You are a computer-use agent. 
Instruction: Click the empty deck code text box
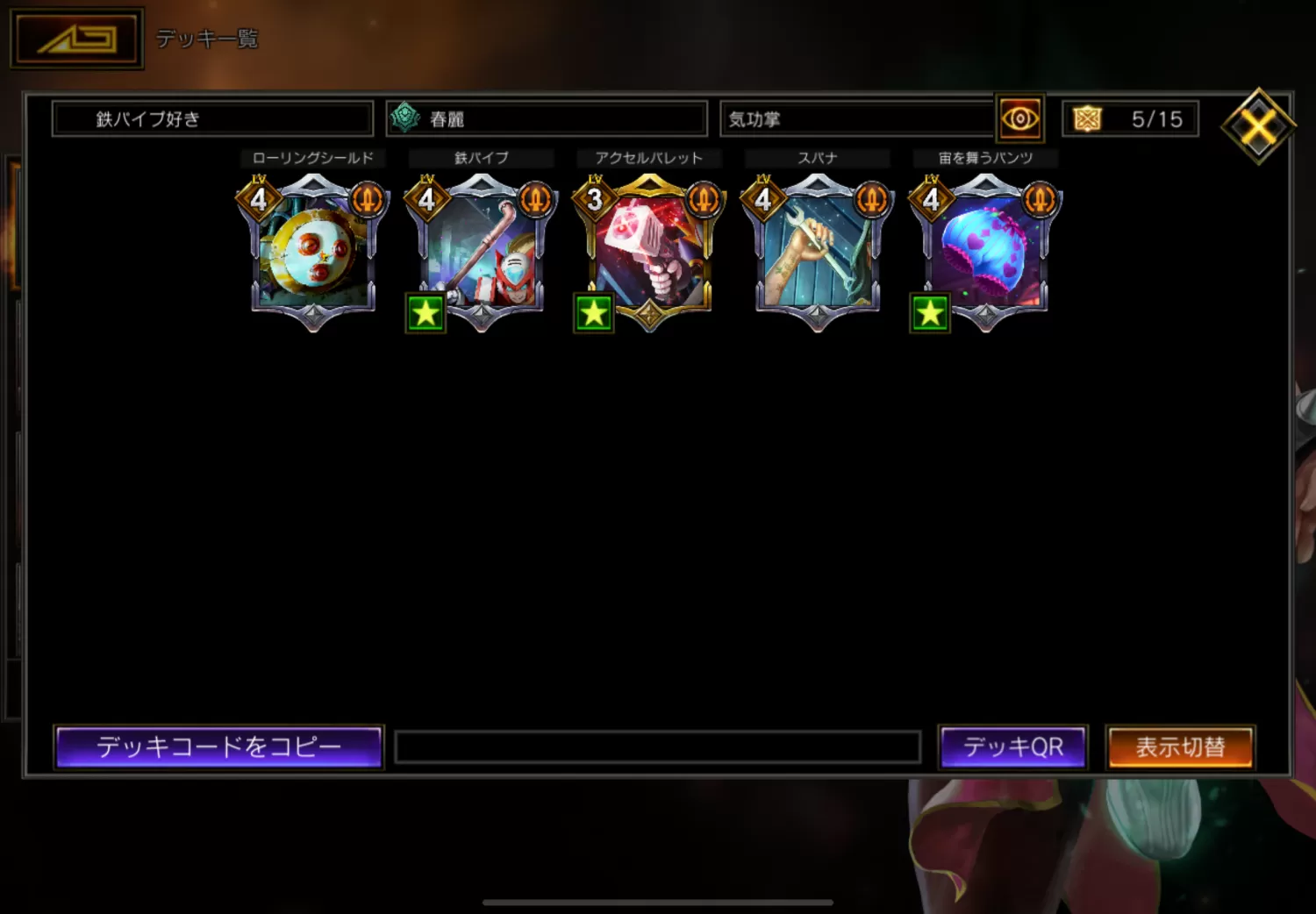click(657, 747)
